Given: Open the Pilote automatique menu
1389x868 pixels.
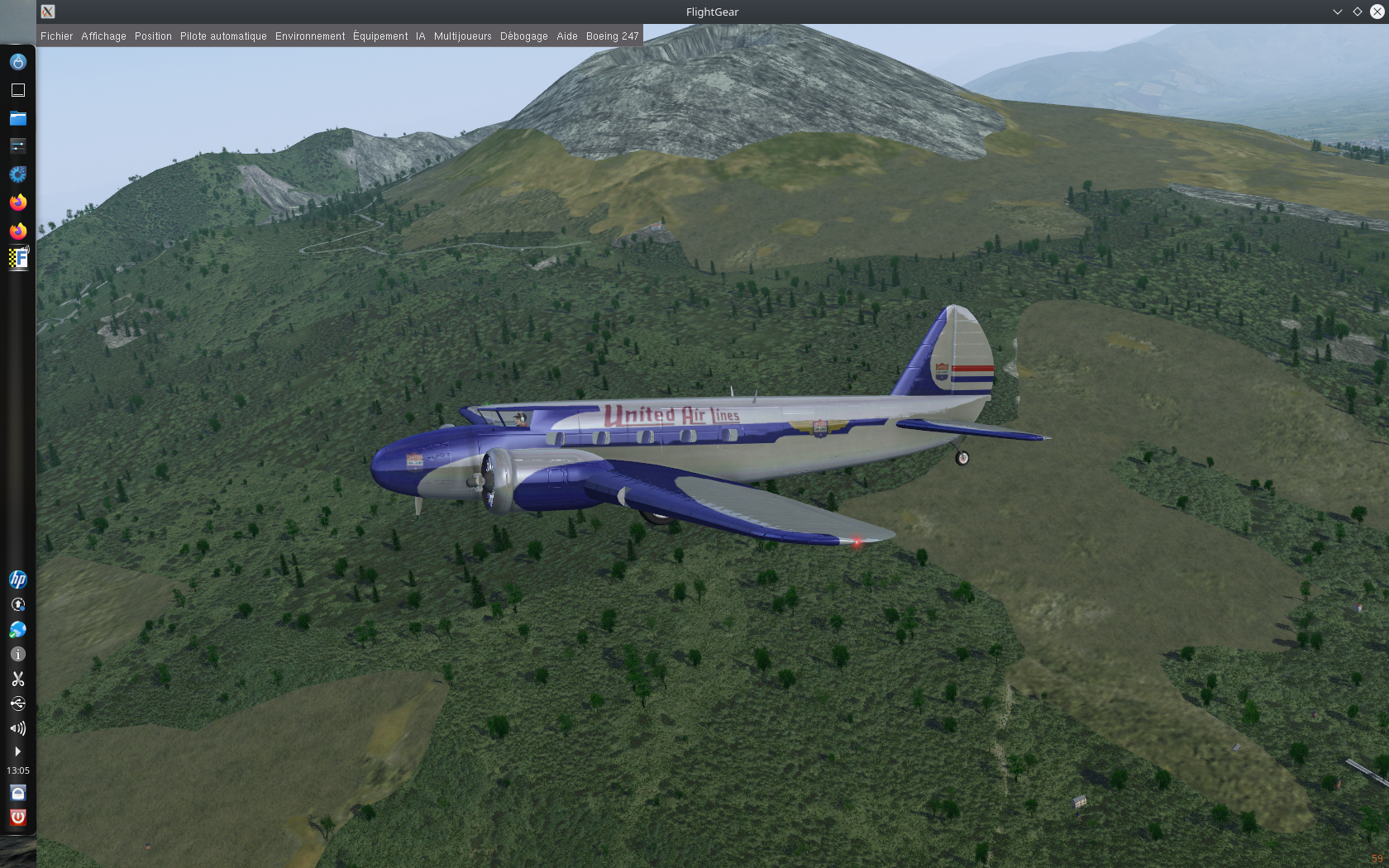Looking at the screenshot, I should point(223,36).
